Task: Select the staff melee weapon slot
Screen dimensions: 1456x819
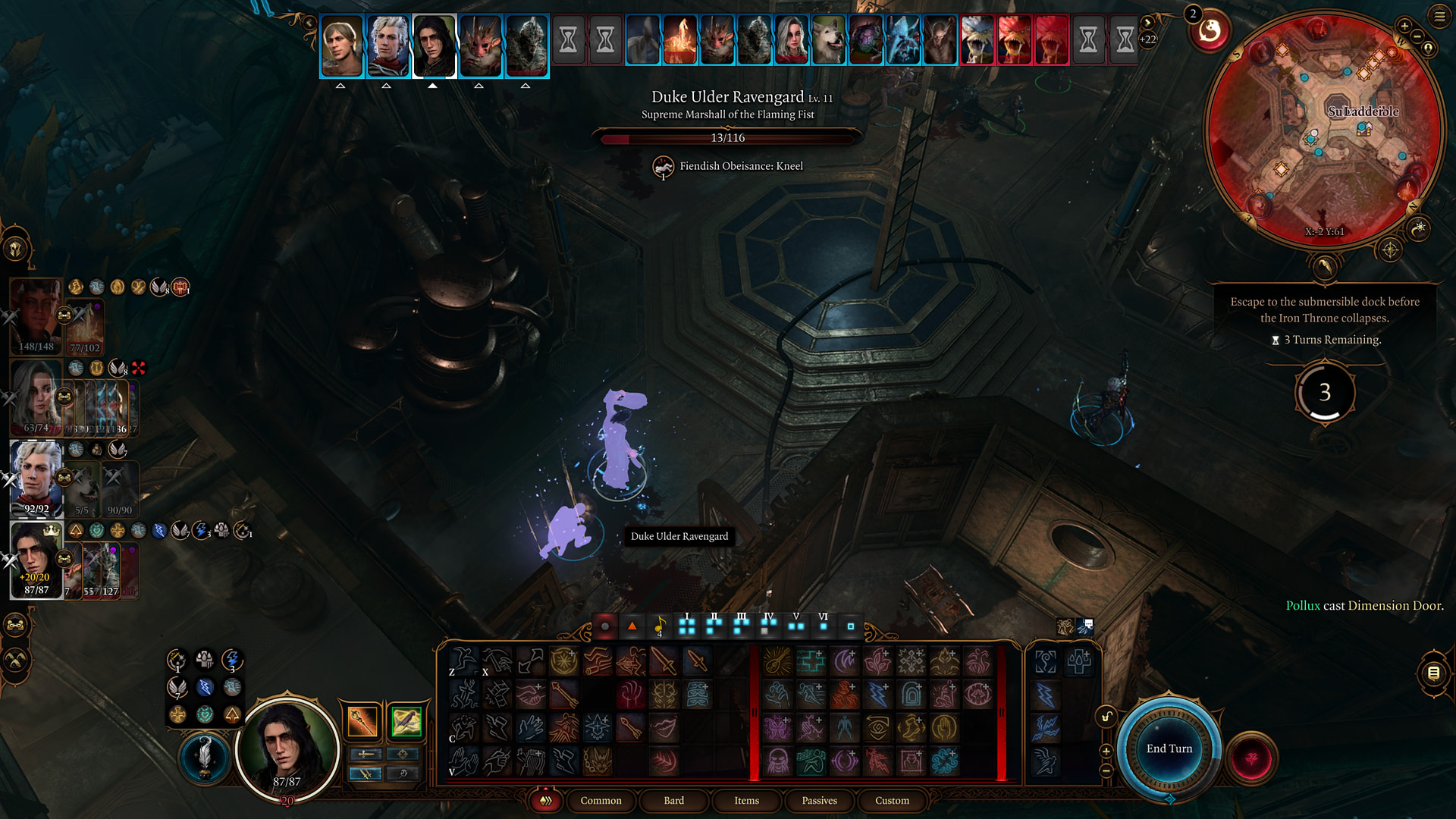Action: pyautogui.click(x=362, y=721)
